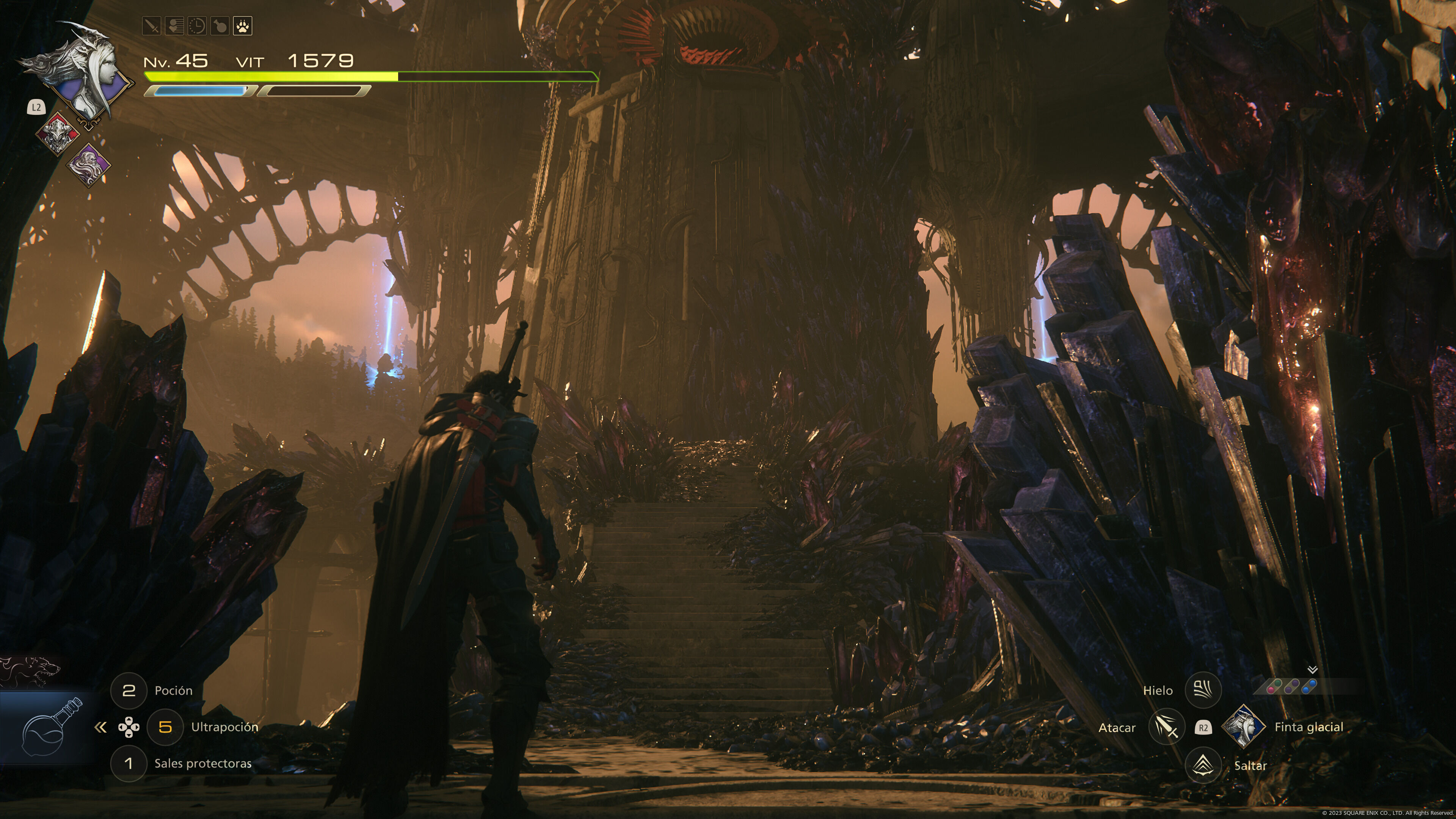Click the double-chevron arrow beside the item shortcuts
This screenshot has width=1456, height=819.
100,727
